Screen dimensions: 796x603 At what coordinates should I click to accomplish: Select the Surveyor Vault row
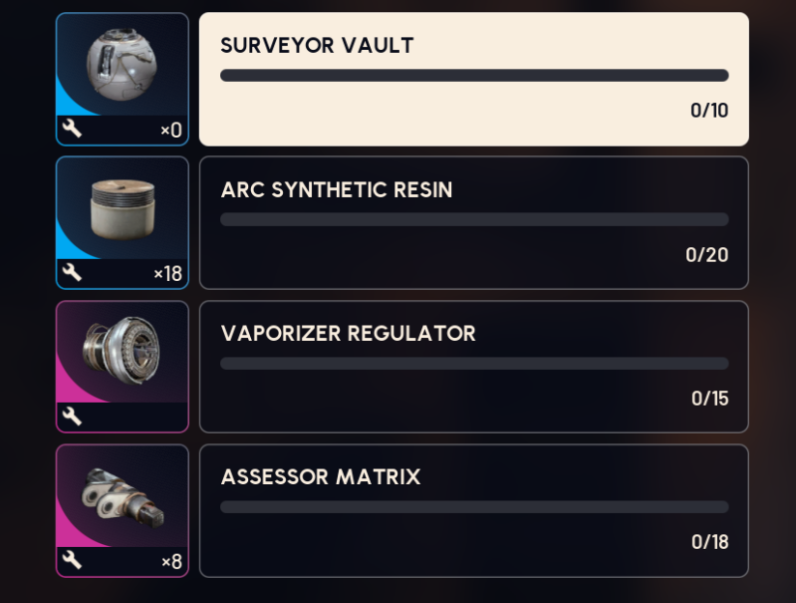pos(473,79)
